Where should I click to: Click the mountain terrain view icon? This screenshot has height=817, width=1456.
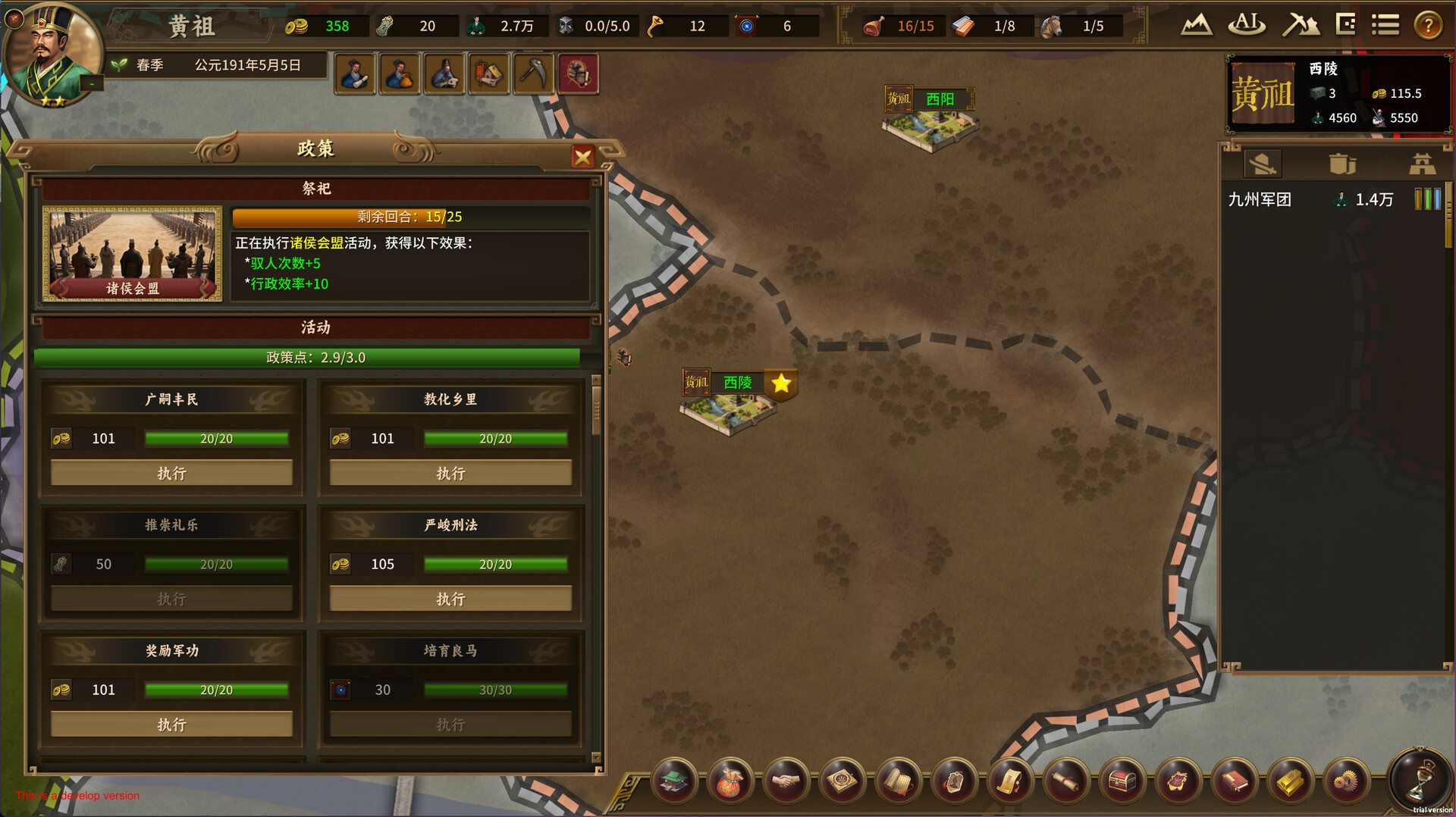click(x=1196, y=26)
